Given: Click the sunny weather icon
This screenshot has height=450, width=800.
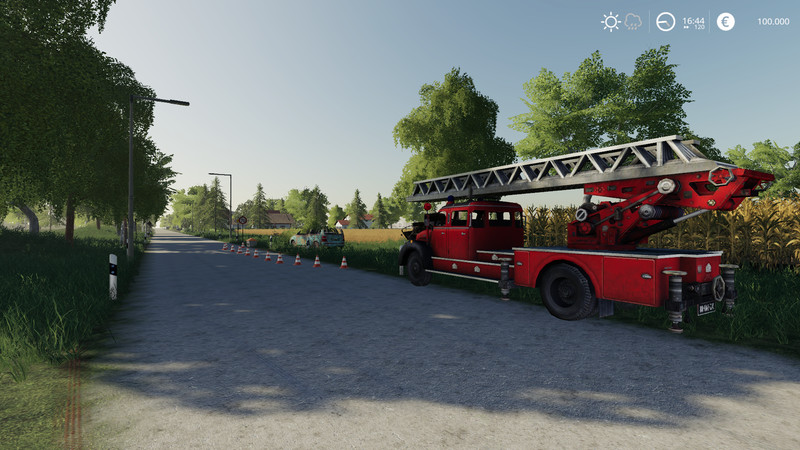Looking at the screenshot, I should (x=610, y=21).
